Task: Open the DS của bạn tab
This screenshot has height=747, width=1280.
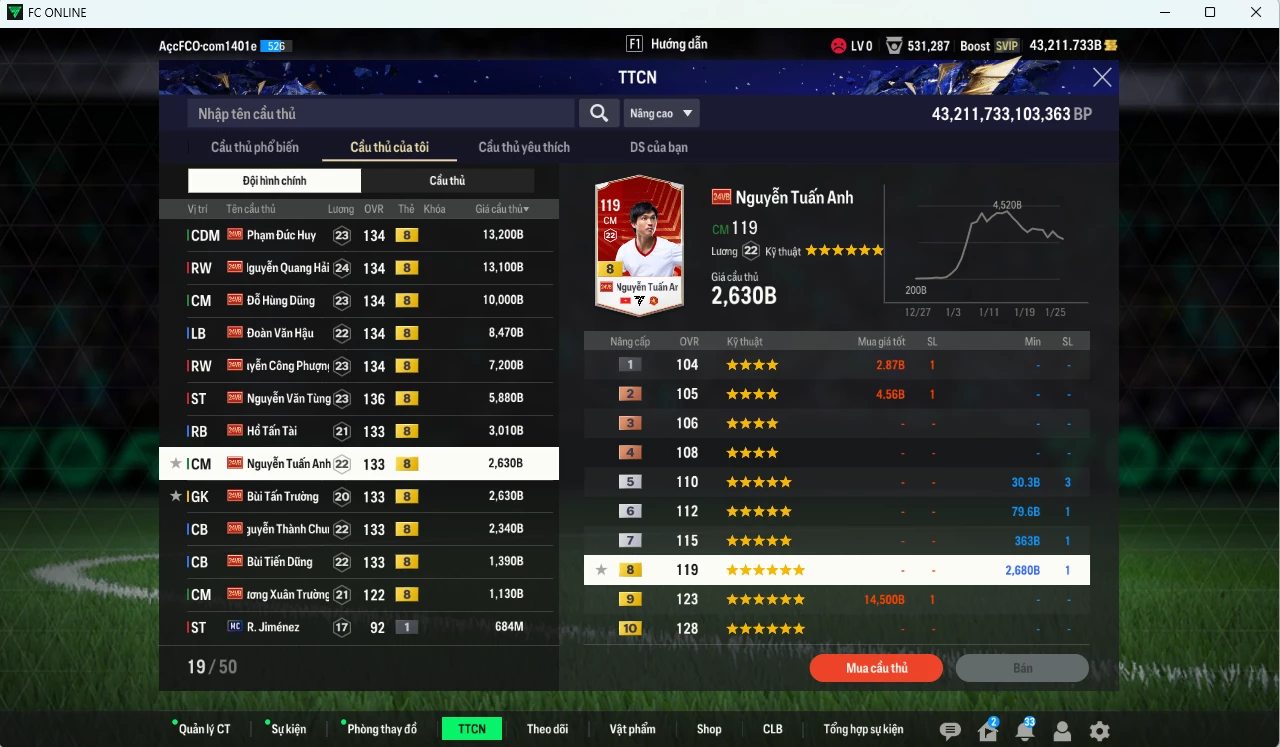Action: 658,147
